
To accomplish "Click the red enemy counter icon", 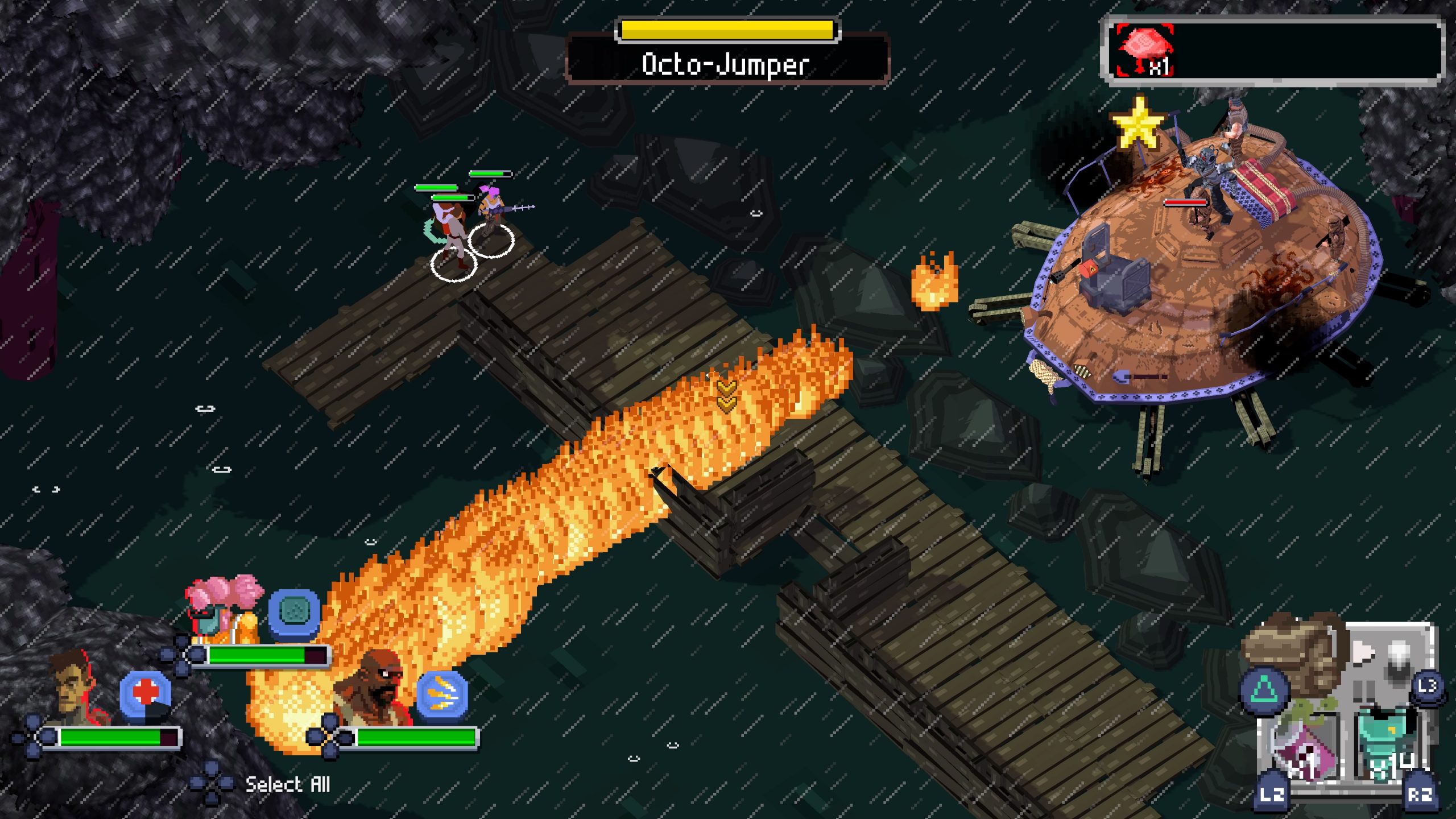I will pos(1144,49).
